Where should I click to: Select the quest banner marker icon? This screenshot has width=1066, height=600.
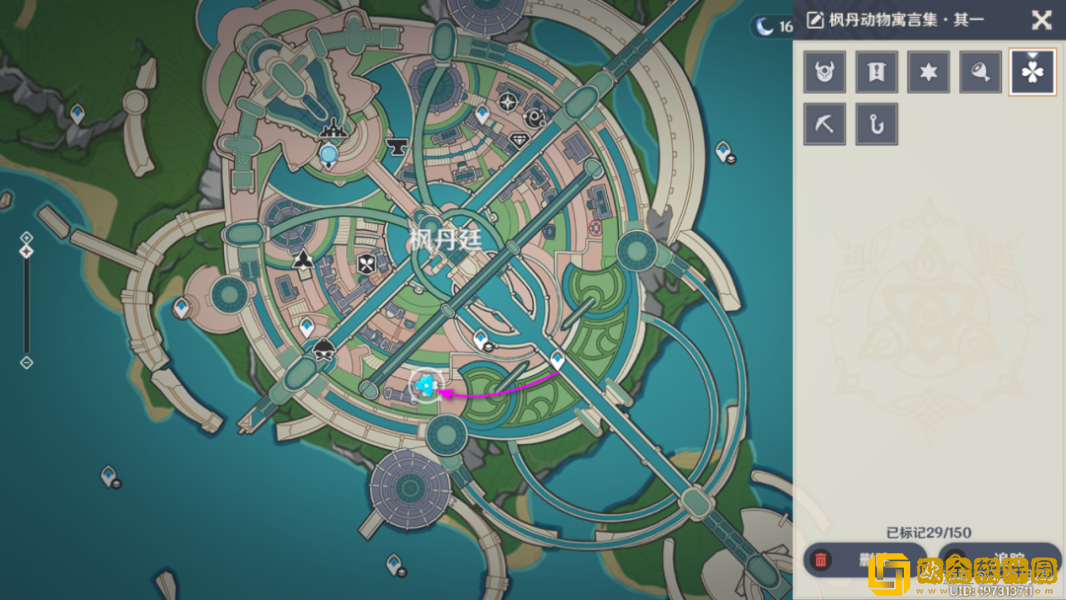click(x=877, y=72)
